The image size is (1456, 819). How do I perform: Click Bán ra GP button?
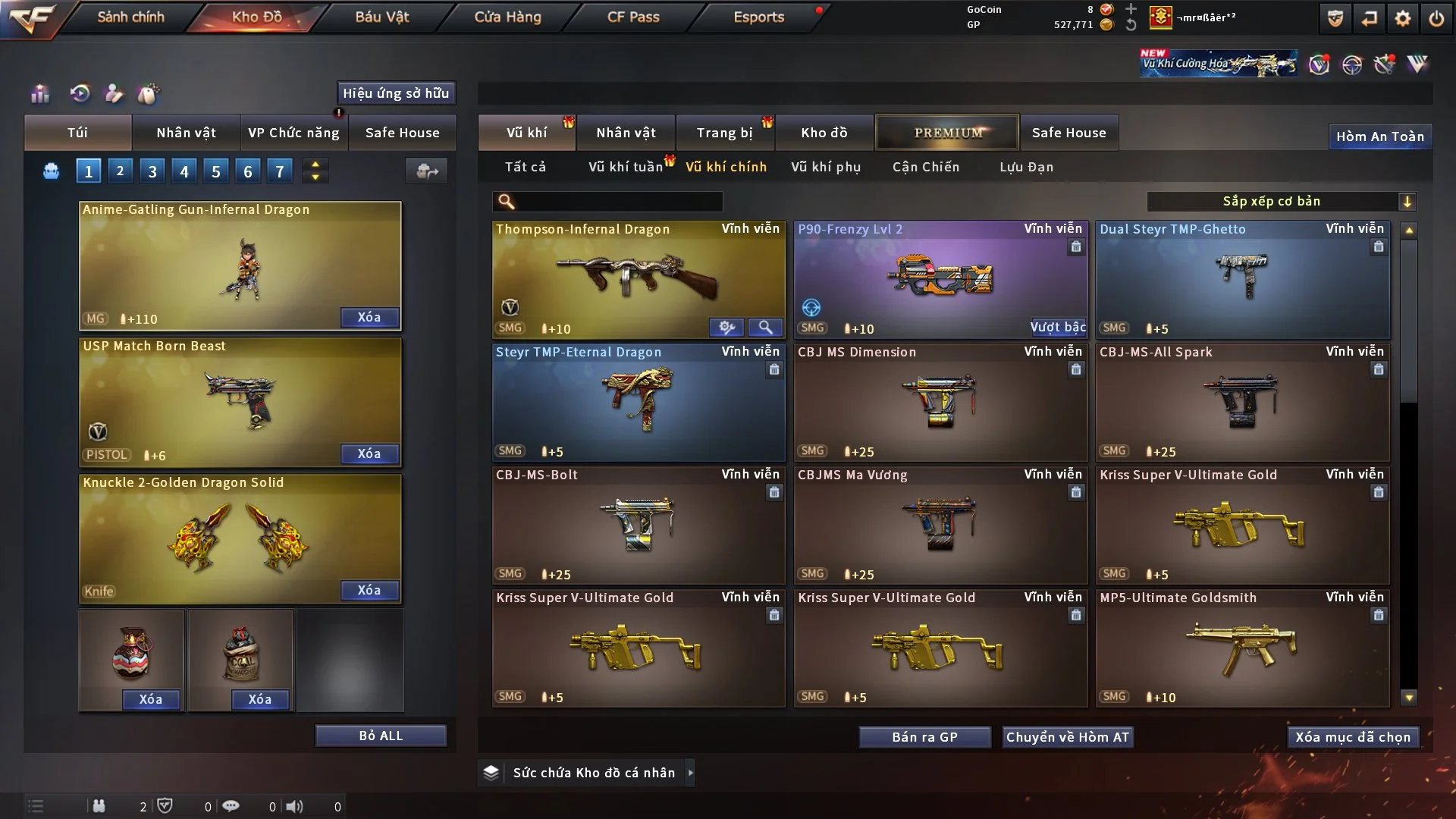click(x=924, y=737)
